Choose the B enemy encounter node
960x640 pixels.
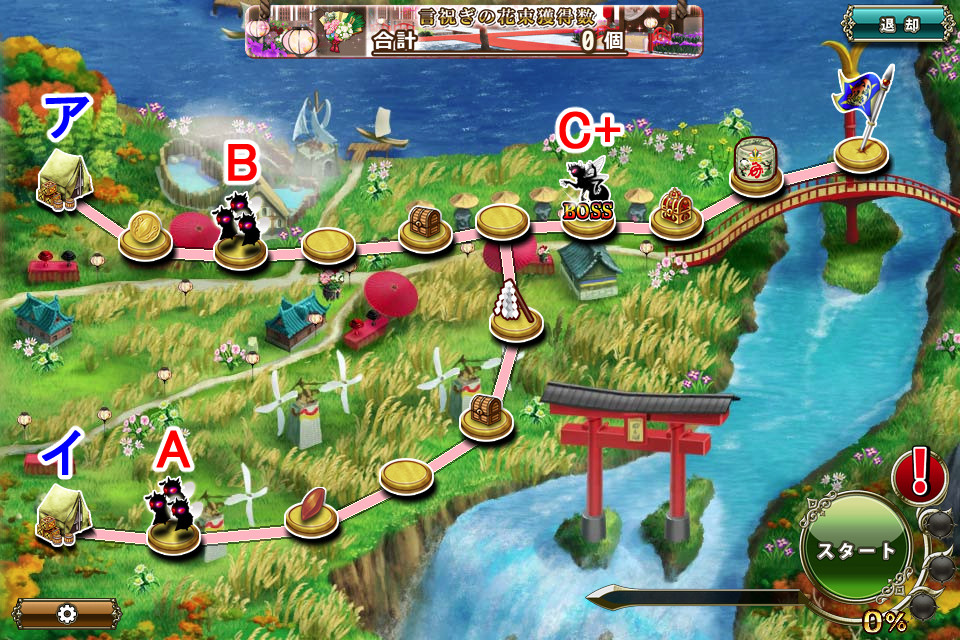tap(240, 230)
